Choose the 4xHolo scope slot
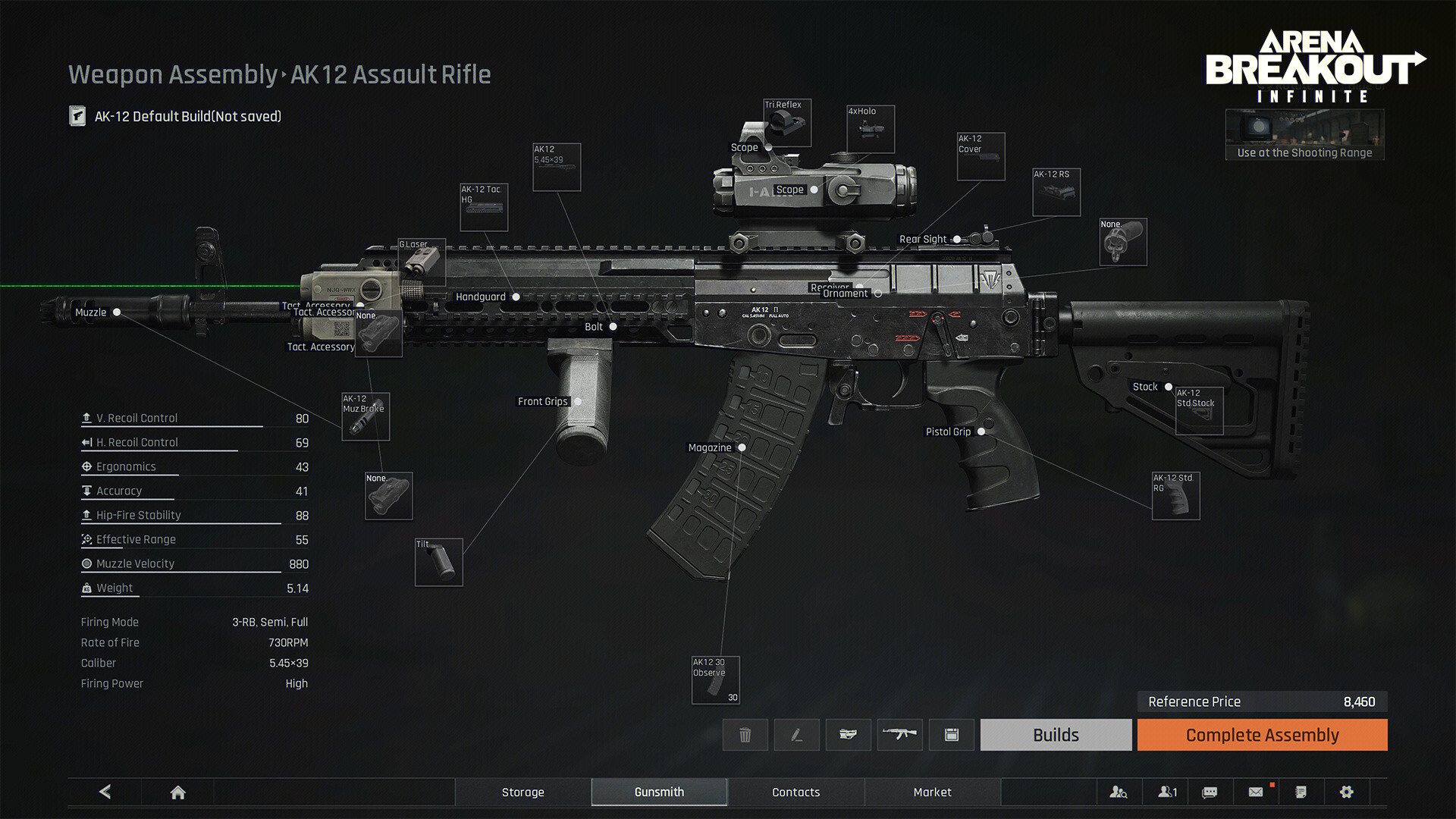Screen dimensions: 1456x819 pyautogui.click(x=871, y=129)
